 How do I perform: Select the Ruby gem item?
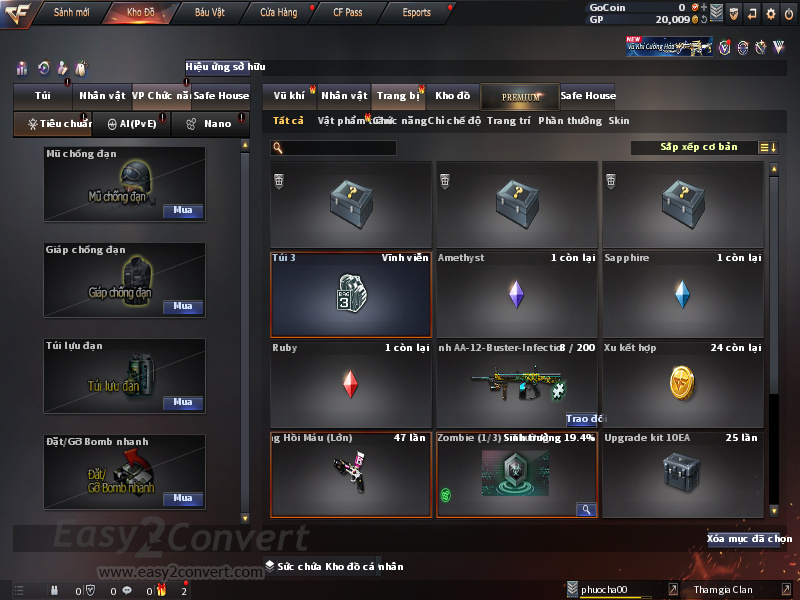[x=350, y=384]
